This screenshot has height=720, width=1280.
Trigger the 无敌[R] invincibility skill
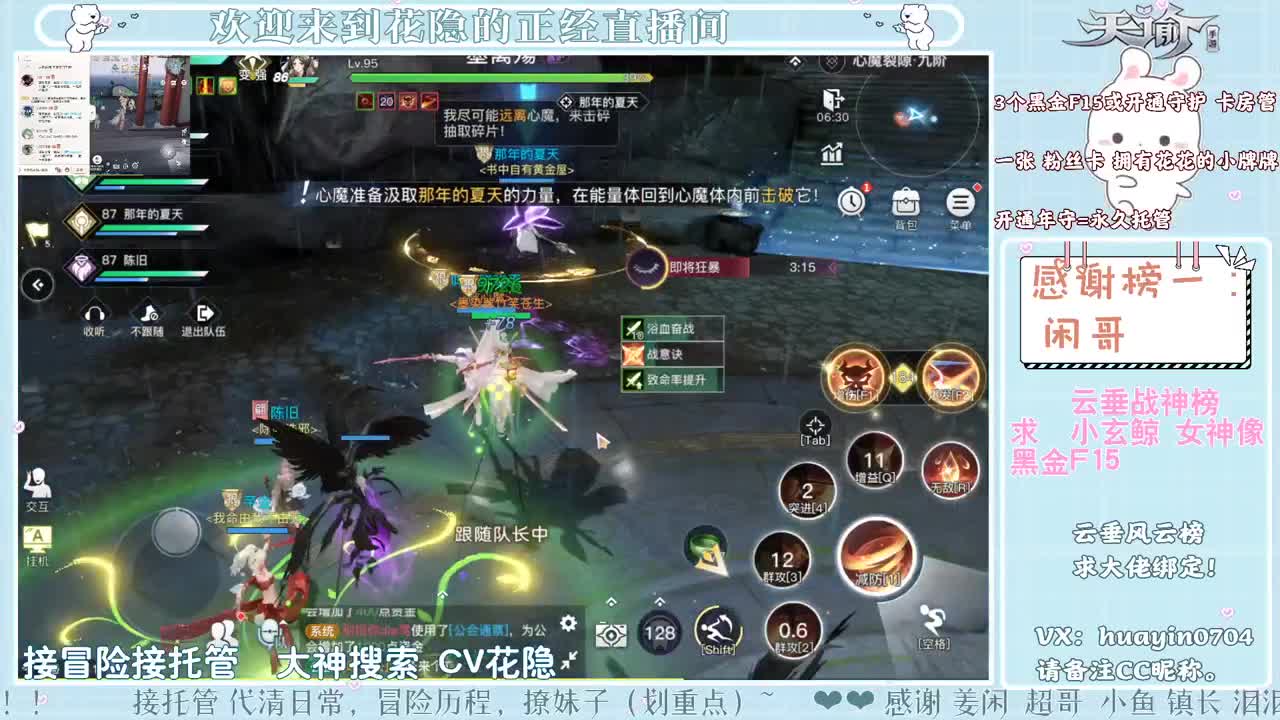pos(948,466)
